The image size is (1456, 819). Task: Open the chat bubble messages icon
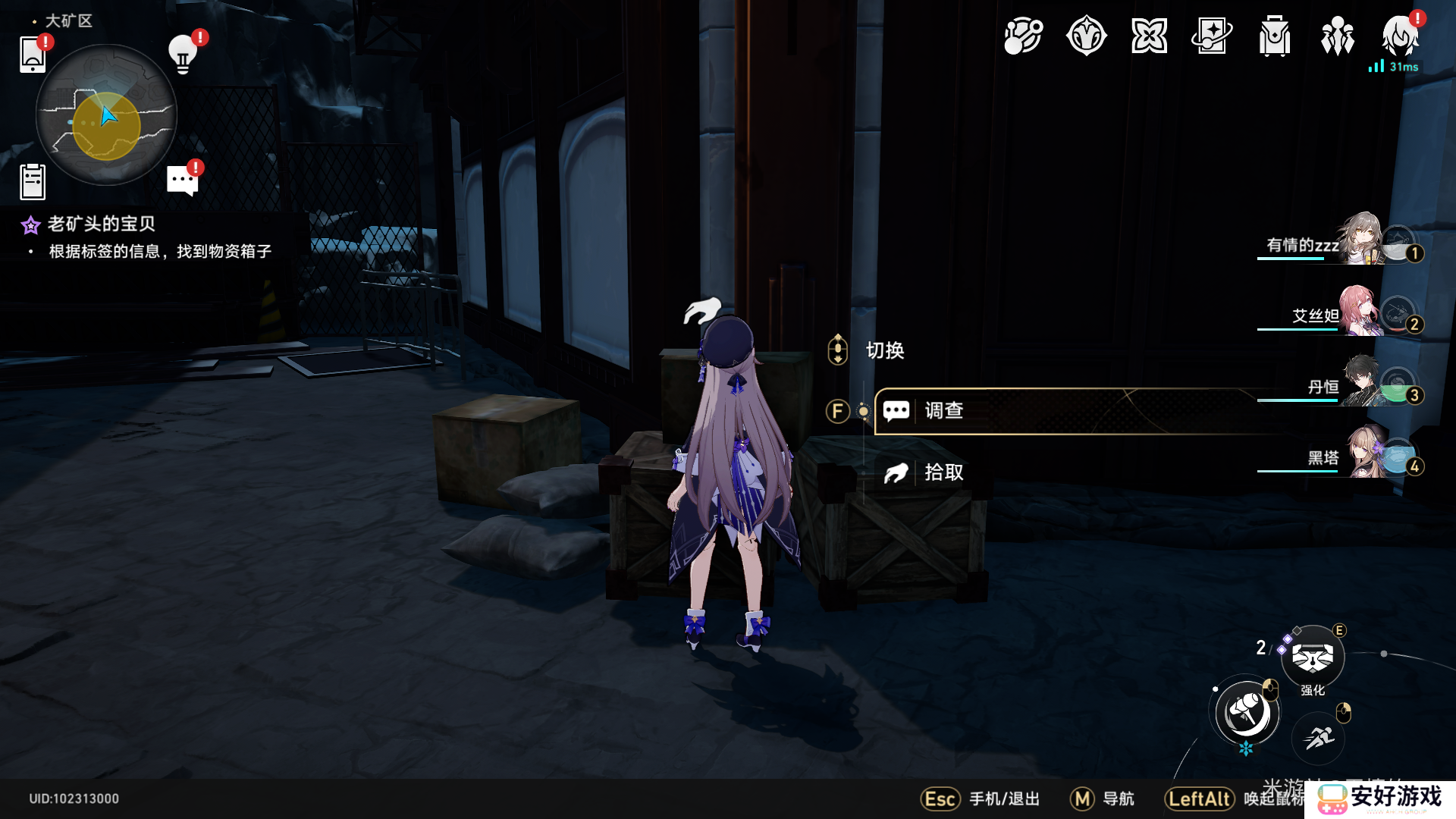coord(183,180)
